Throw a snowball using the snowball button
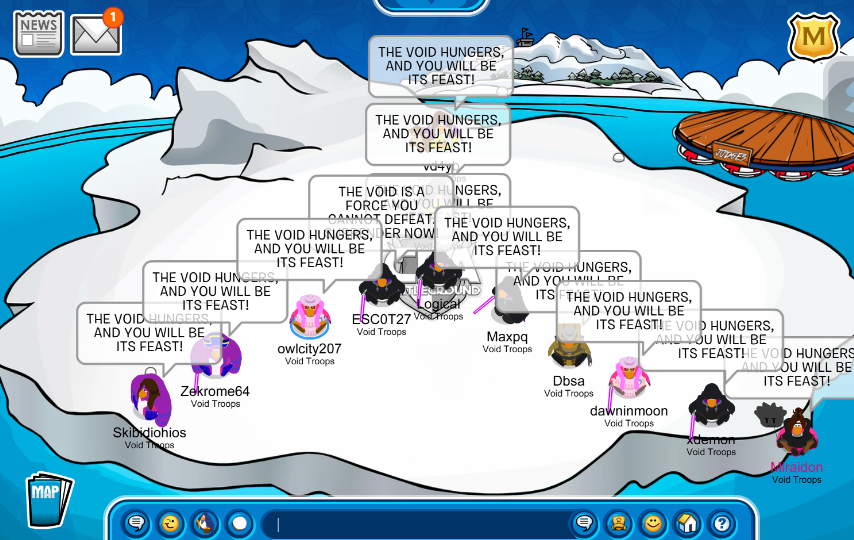Viewport: 854px width, 540px height. pyautogui.click(x=238, y=523)
